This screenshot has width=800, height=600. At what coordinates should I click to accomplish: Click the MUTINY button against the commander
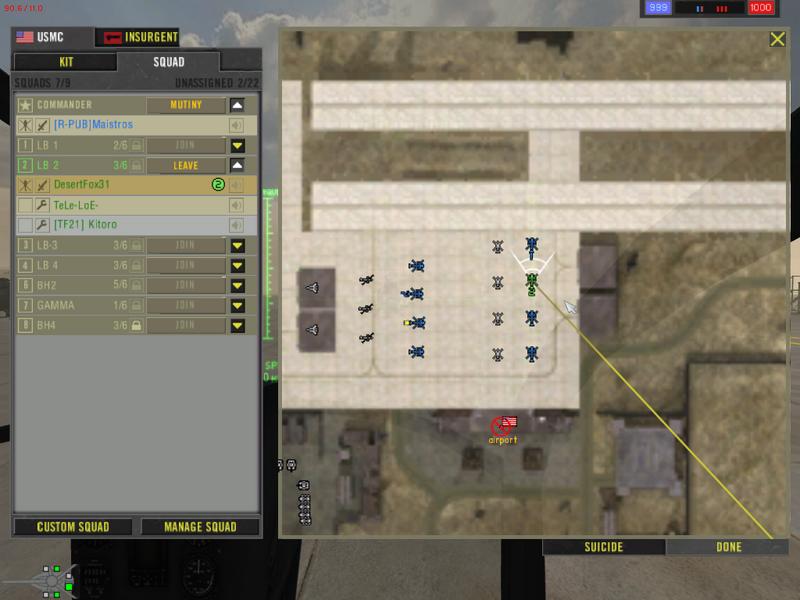(x=186, y=105)
